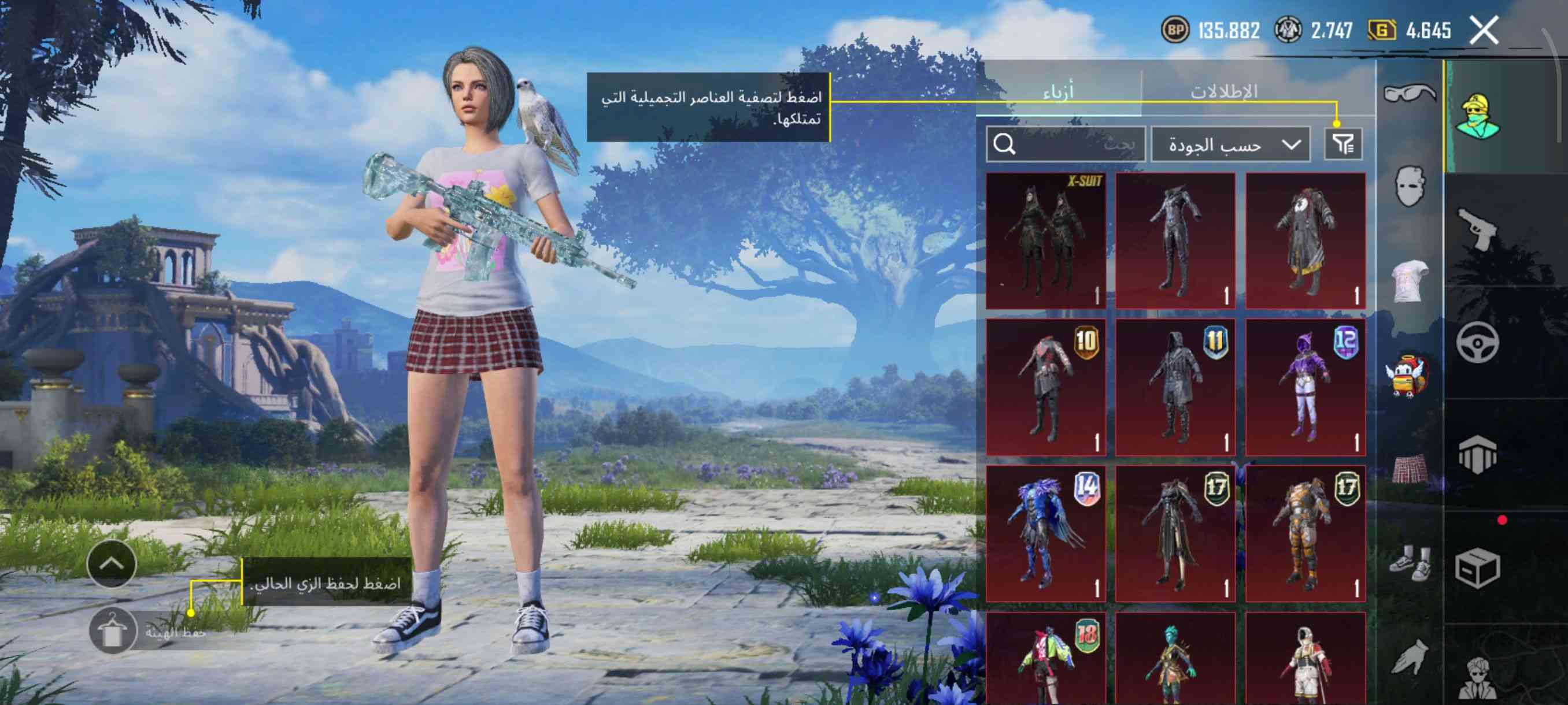Click the search field with magnifier icon
The width and height of the screenshot is (1568, 705).
(1065, 144)
